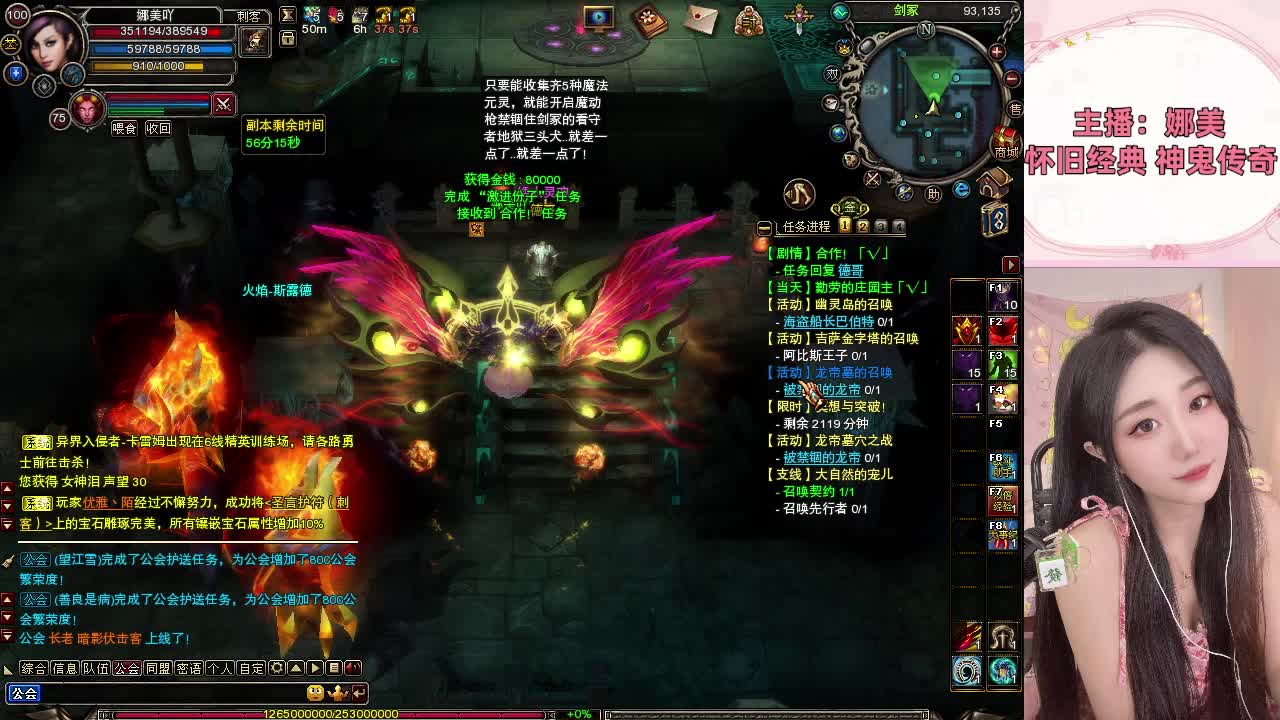Click the 喂食 pet feed button
1280x720 pixels.
tap(124, 129)
